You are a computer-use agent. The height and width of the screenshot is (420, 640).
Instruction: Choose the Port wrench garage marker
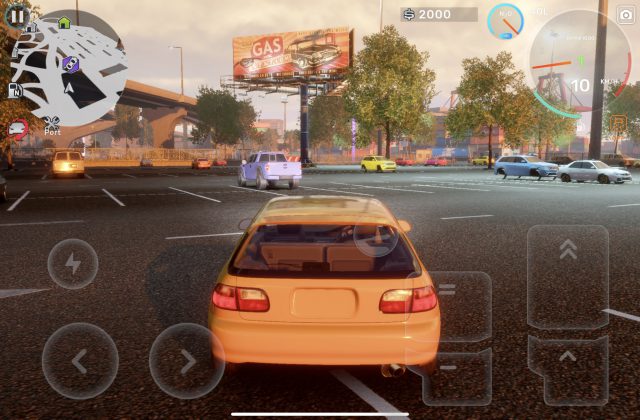click(x=52, y=125)
